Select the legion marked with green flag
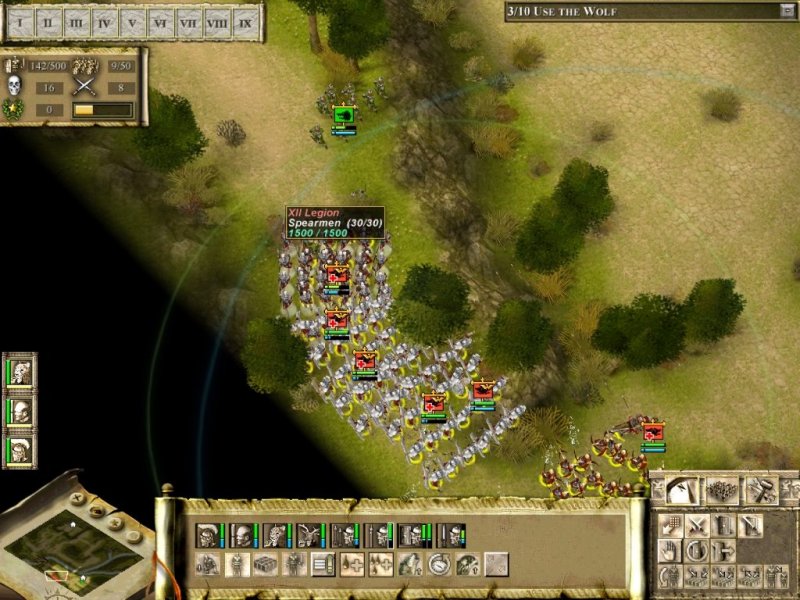 click(344, 116)
